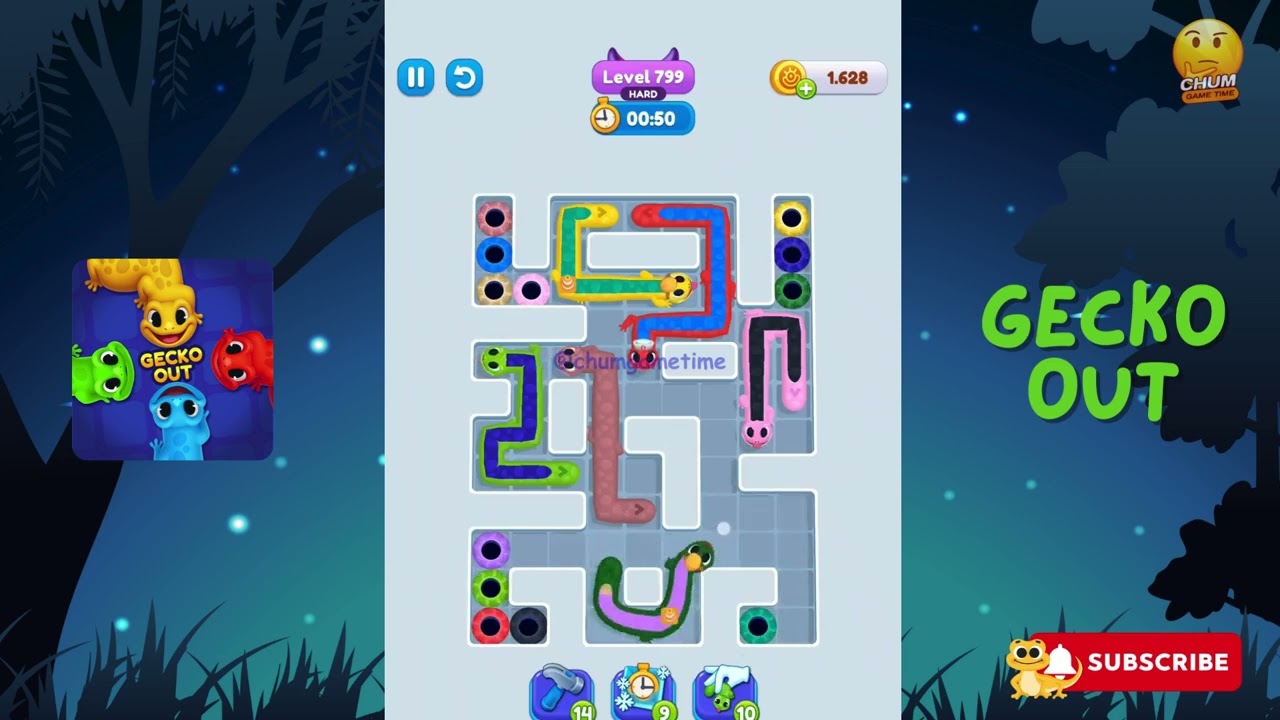1280x720 pixels.
Task: Click the Level 799 HARD badge
Action: tap(643, 76)
